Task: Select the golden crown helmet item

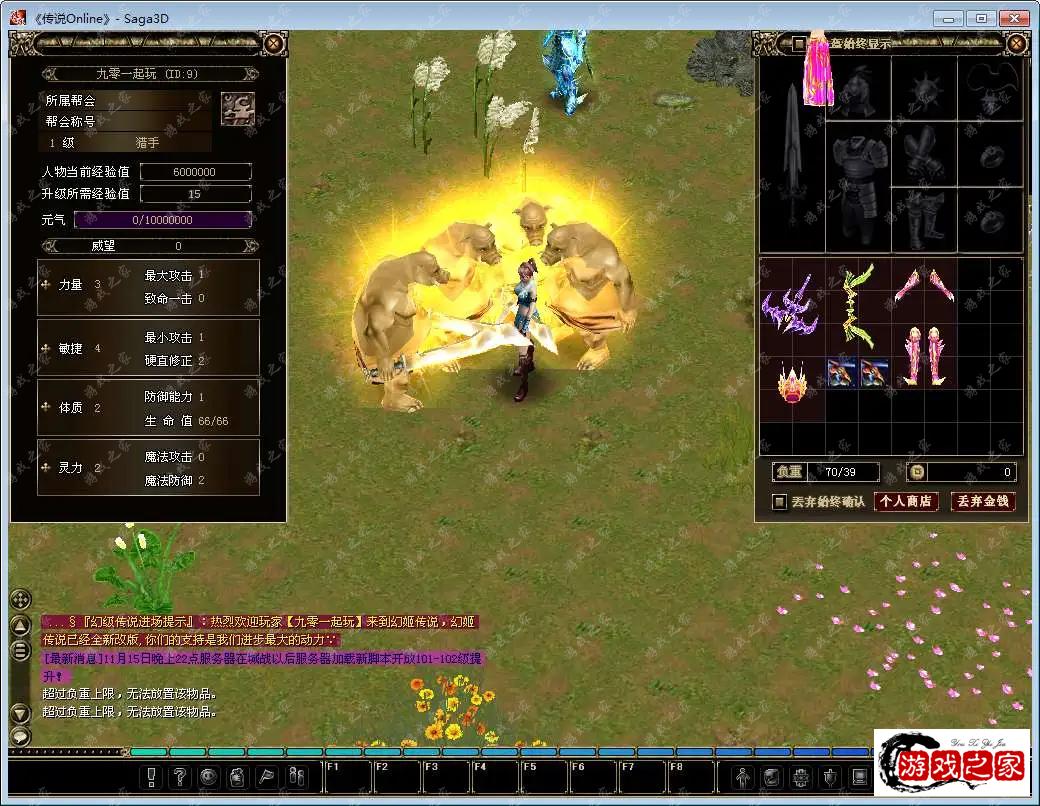Action: 790,382
